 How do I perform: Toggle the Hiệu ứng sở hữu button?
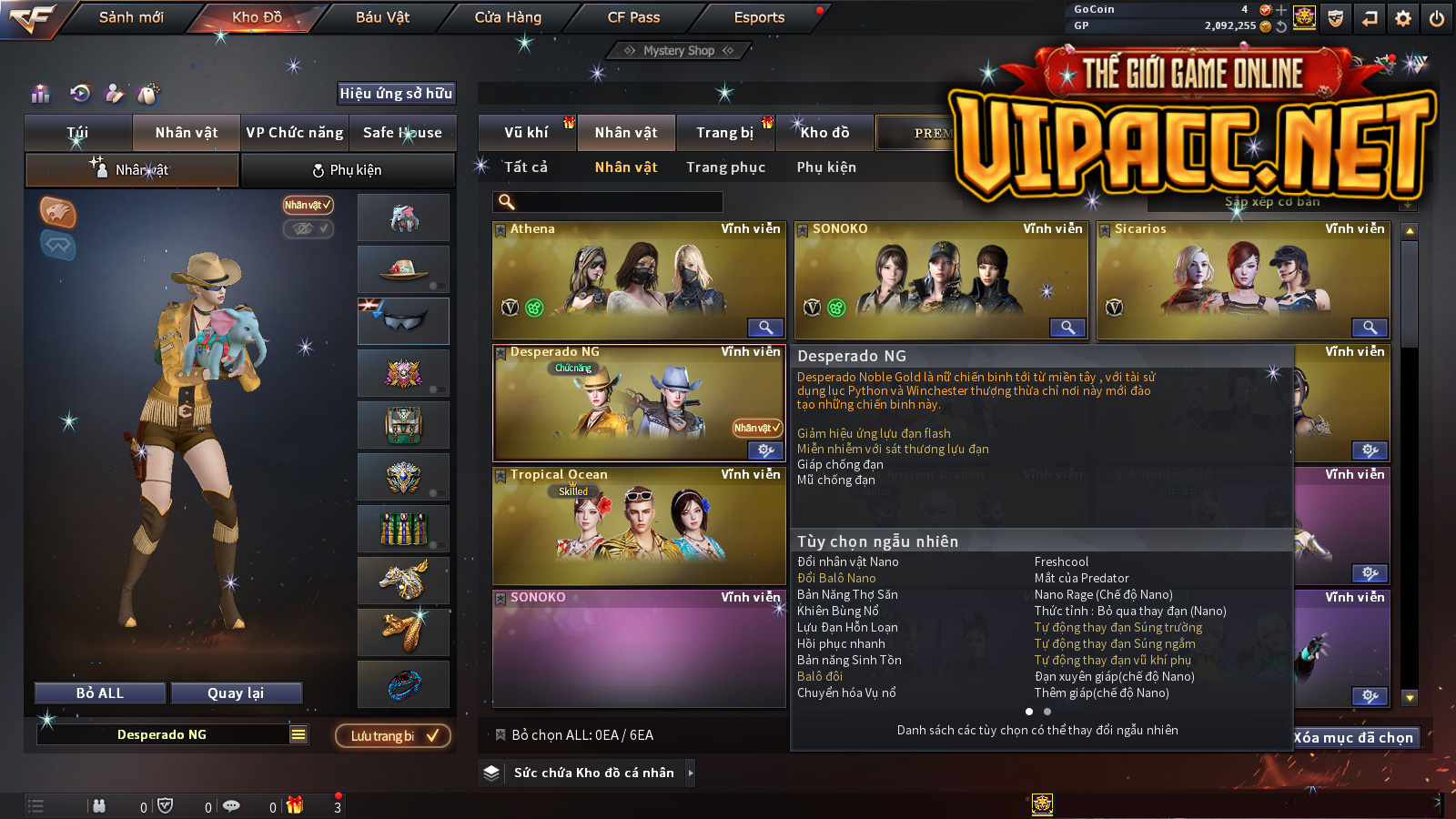pyautogui.click(x=396, y=93)
